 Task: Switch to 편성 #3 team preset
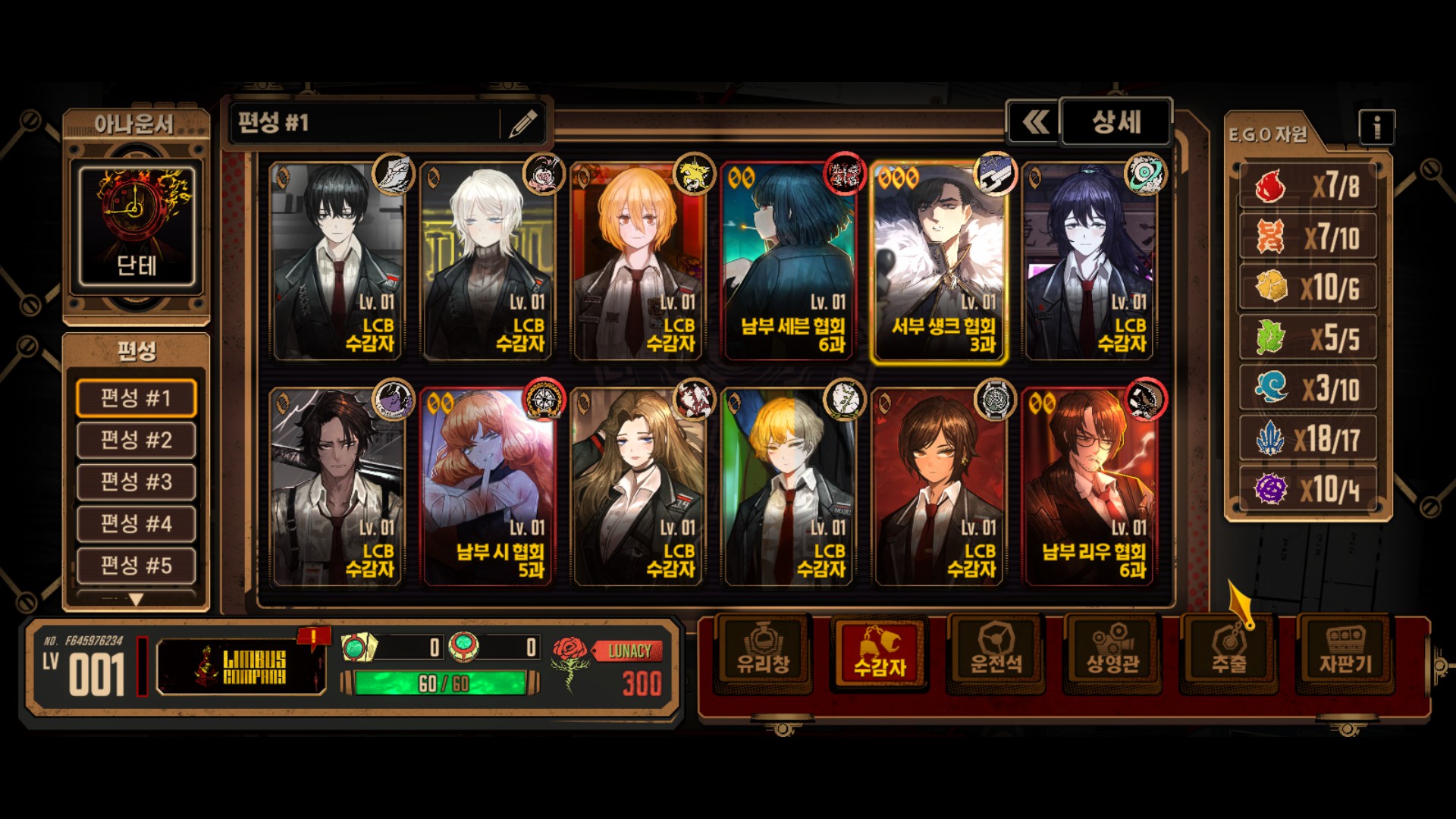(136, 482)
